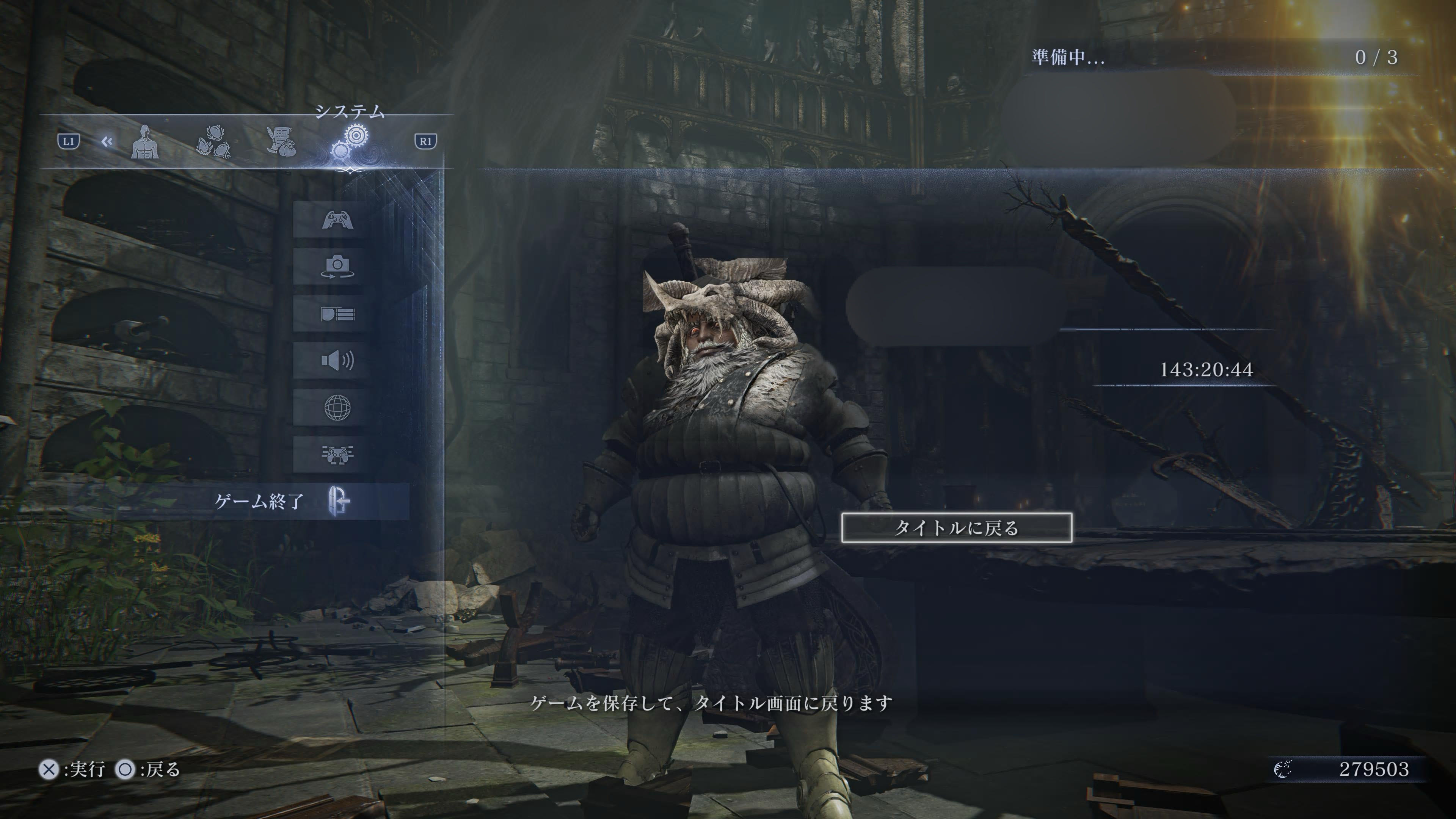Select the システム gear tab
The height and width of the screenshot is (819, 1456).
(350, 142)
